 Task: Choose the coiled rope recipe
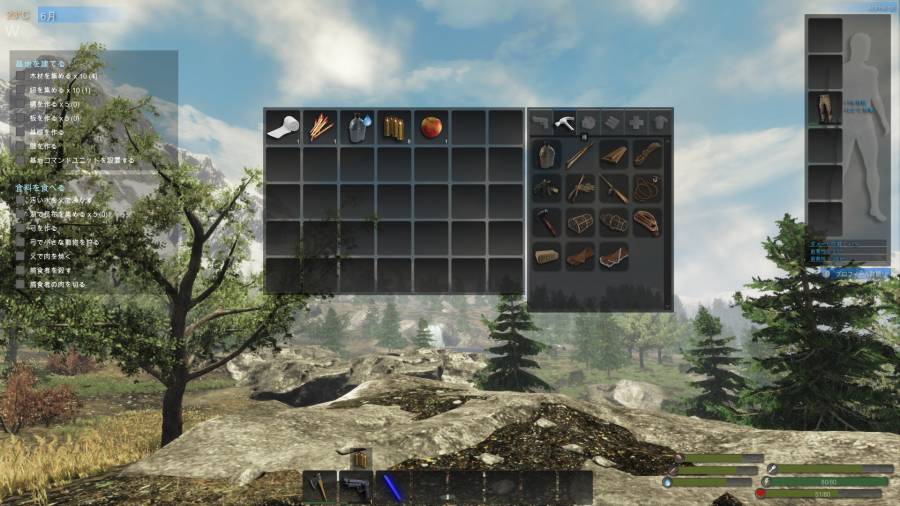(647, 188)
